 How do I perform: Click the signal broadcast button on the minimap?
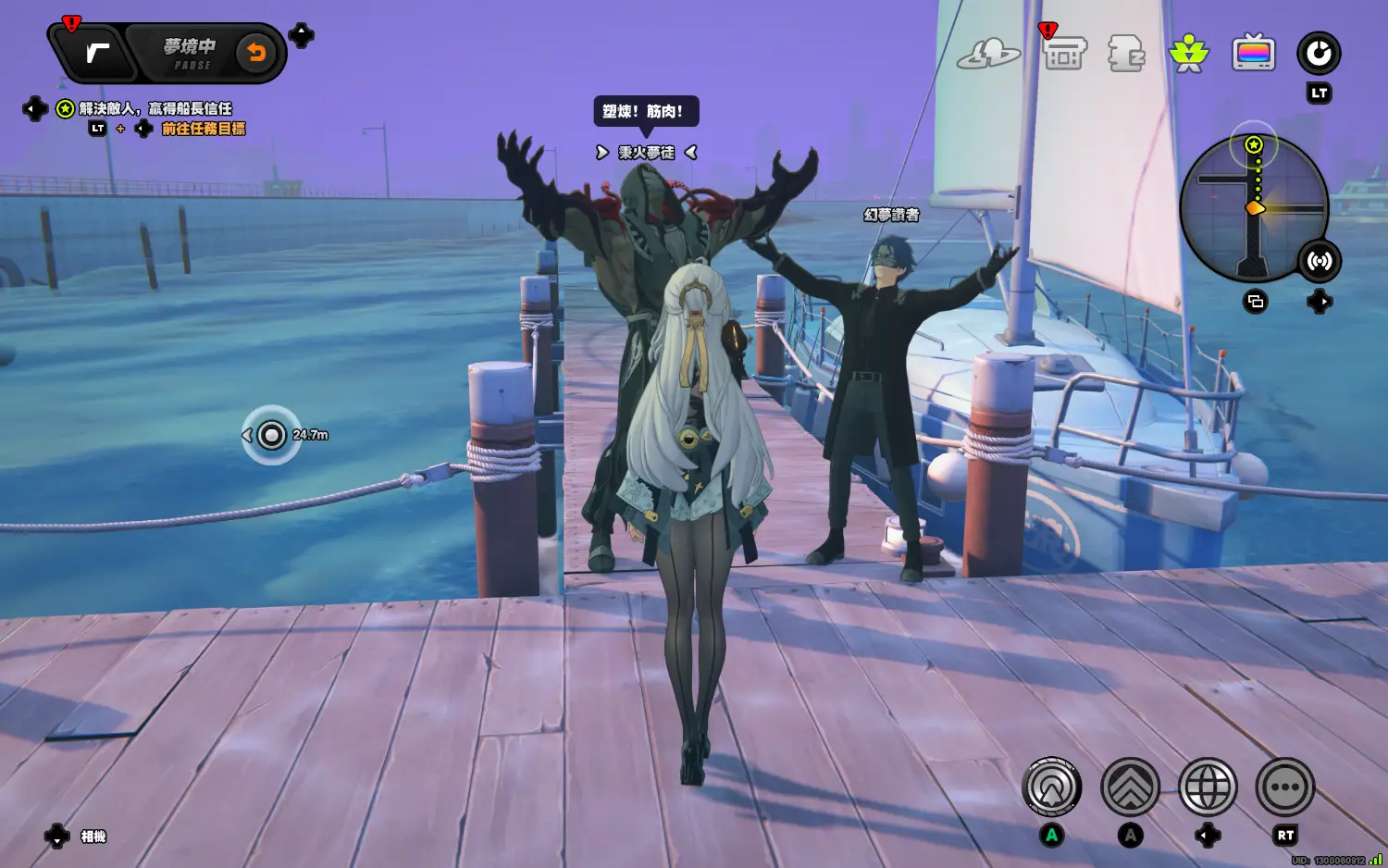pyautogui.click(x=1320, y=261)
